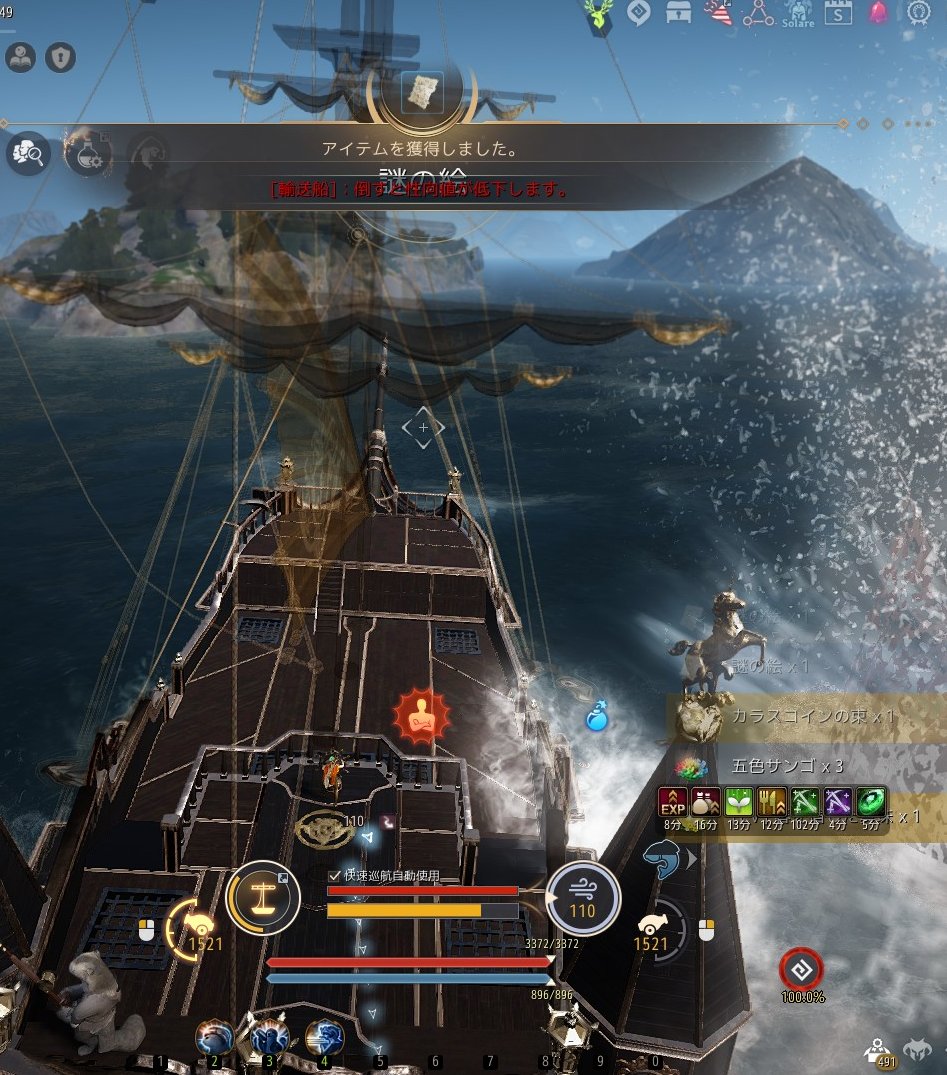
Task: Click the red 100.0% ring icon
Action: (802, 968)
